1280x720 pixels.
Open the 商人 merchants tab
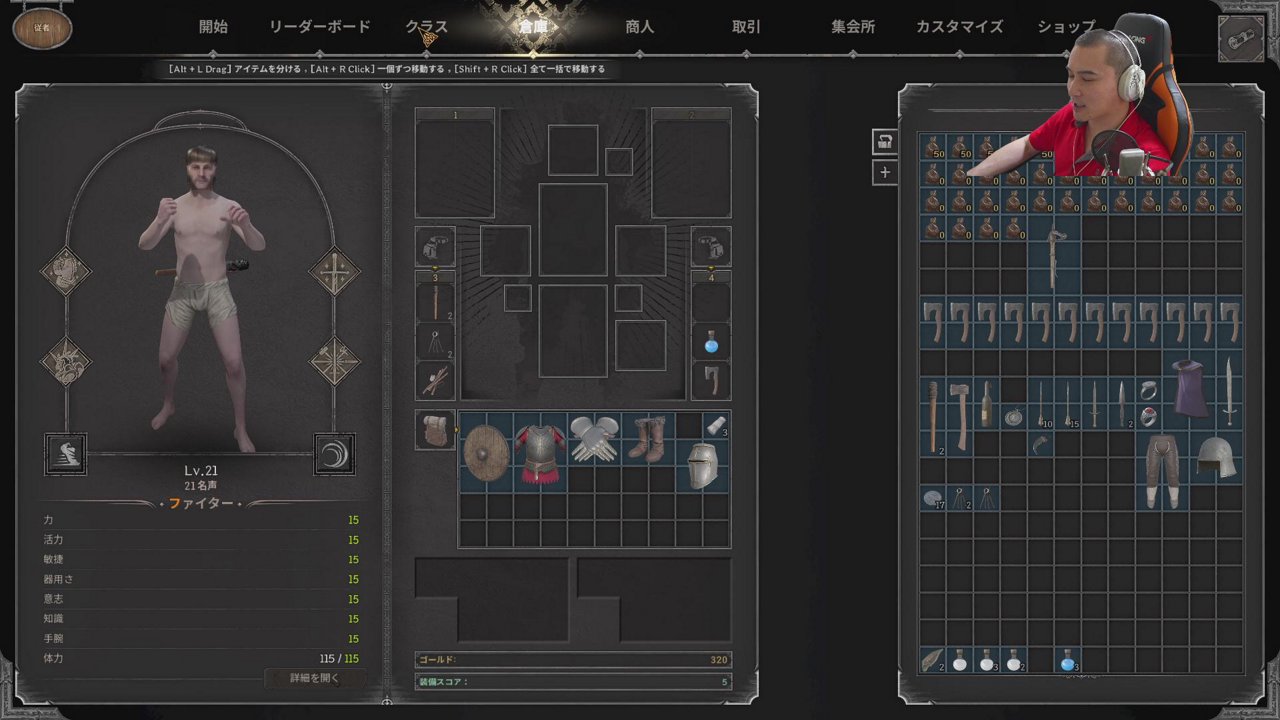(x=639, y=27)
